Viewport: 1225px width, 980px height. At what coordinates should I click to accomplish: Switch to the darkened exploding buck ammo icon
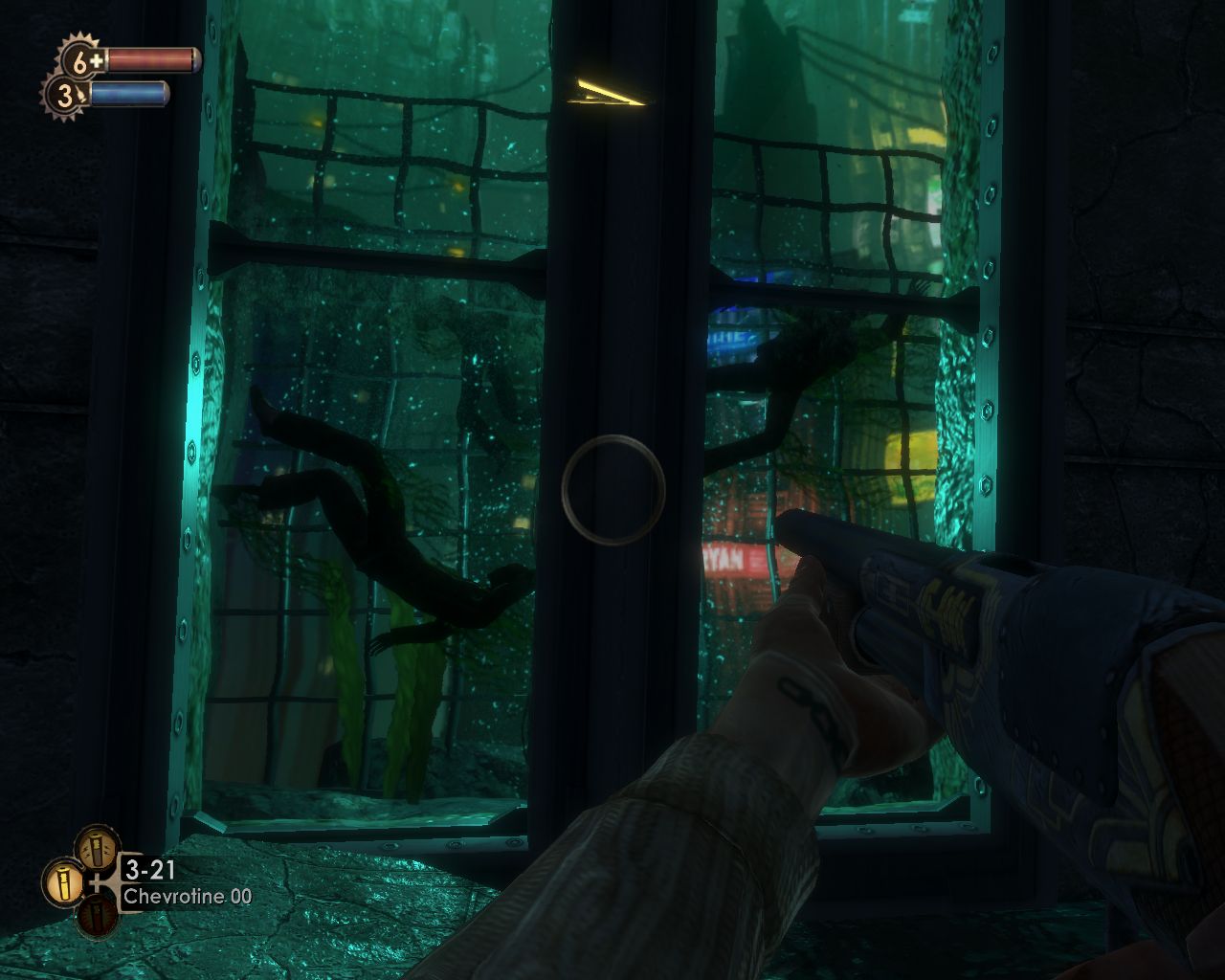click(x=97, y=914)
